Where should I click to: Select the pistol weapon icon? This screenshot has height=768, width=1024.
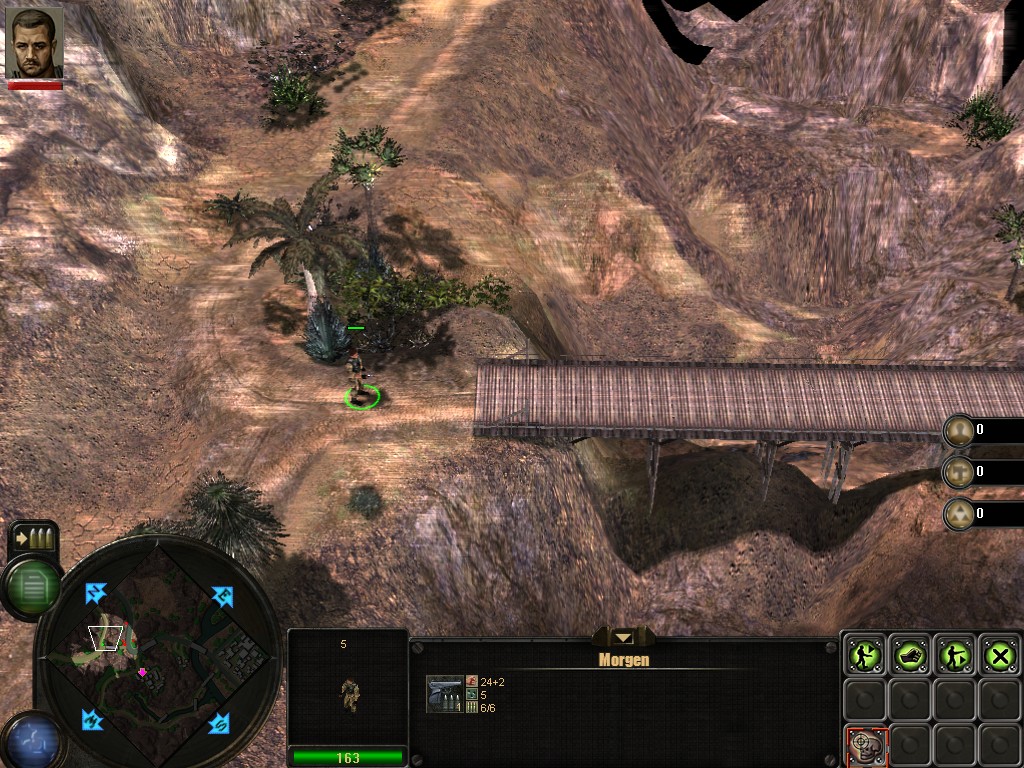445,694
